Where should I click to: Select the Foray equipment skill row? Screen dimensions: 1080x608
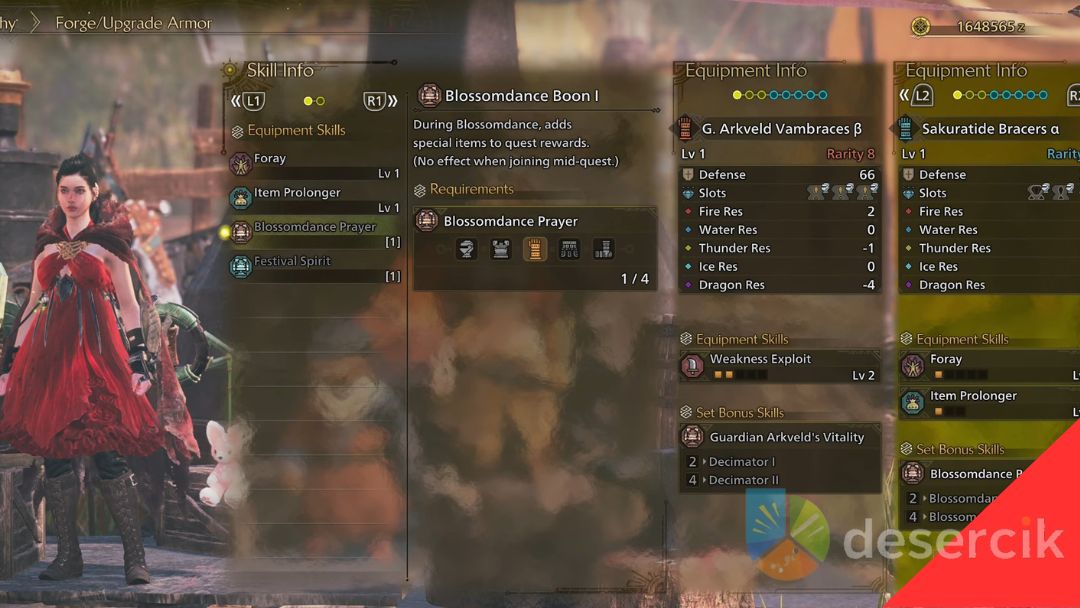point(314,165)
